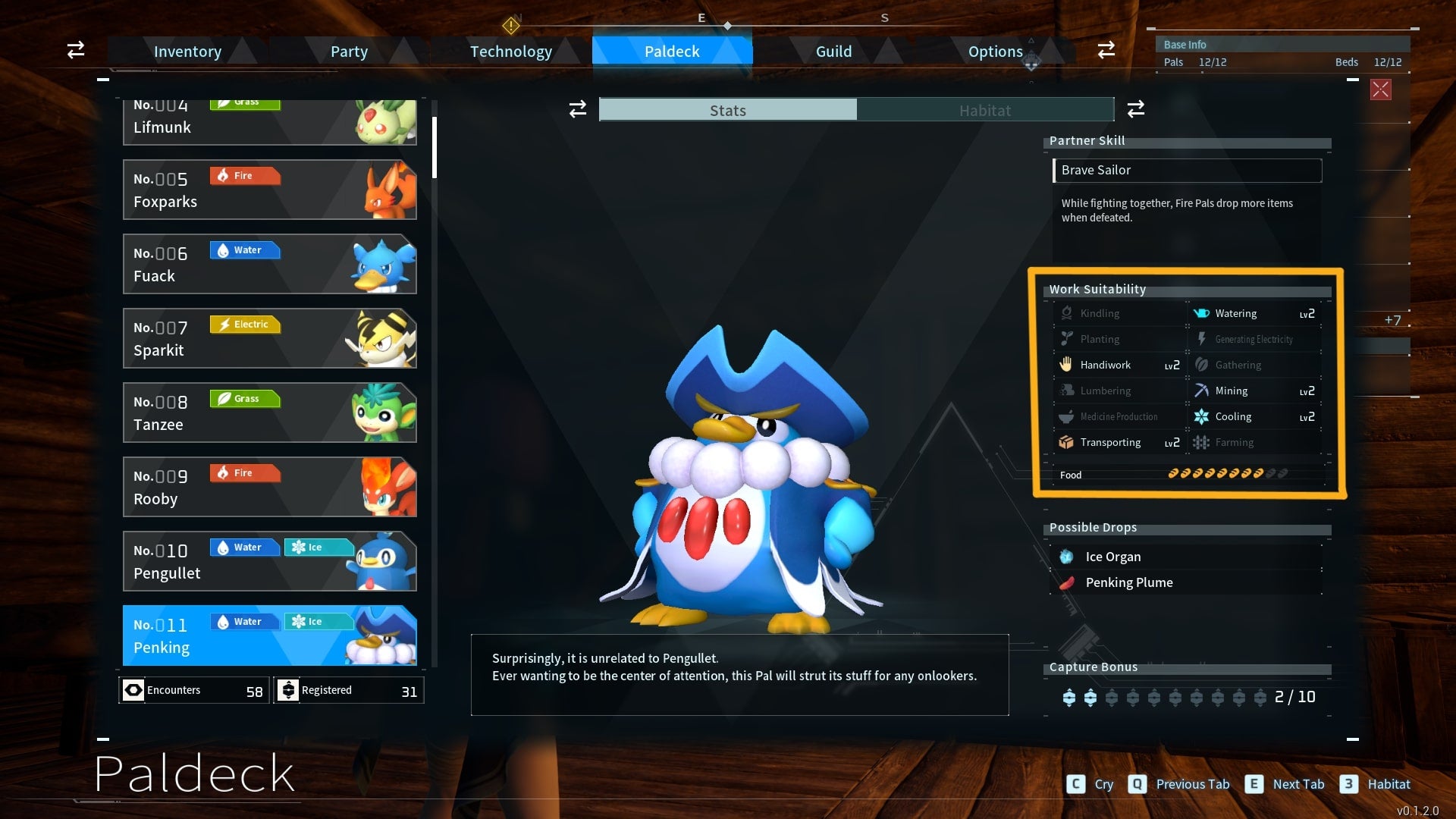Choose the Foxparks entry
The image size is (1456, 819).
pos(269,190)
